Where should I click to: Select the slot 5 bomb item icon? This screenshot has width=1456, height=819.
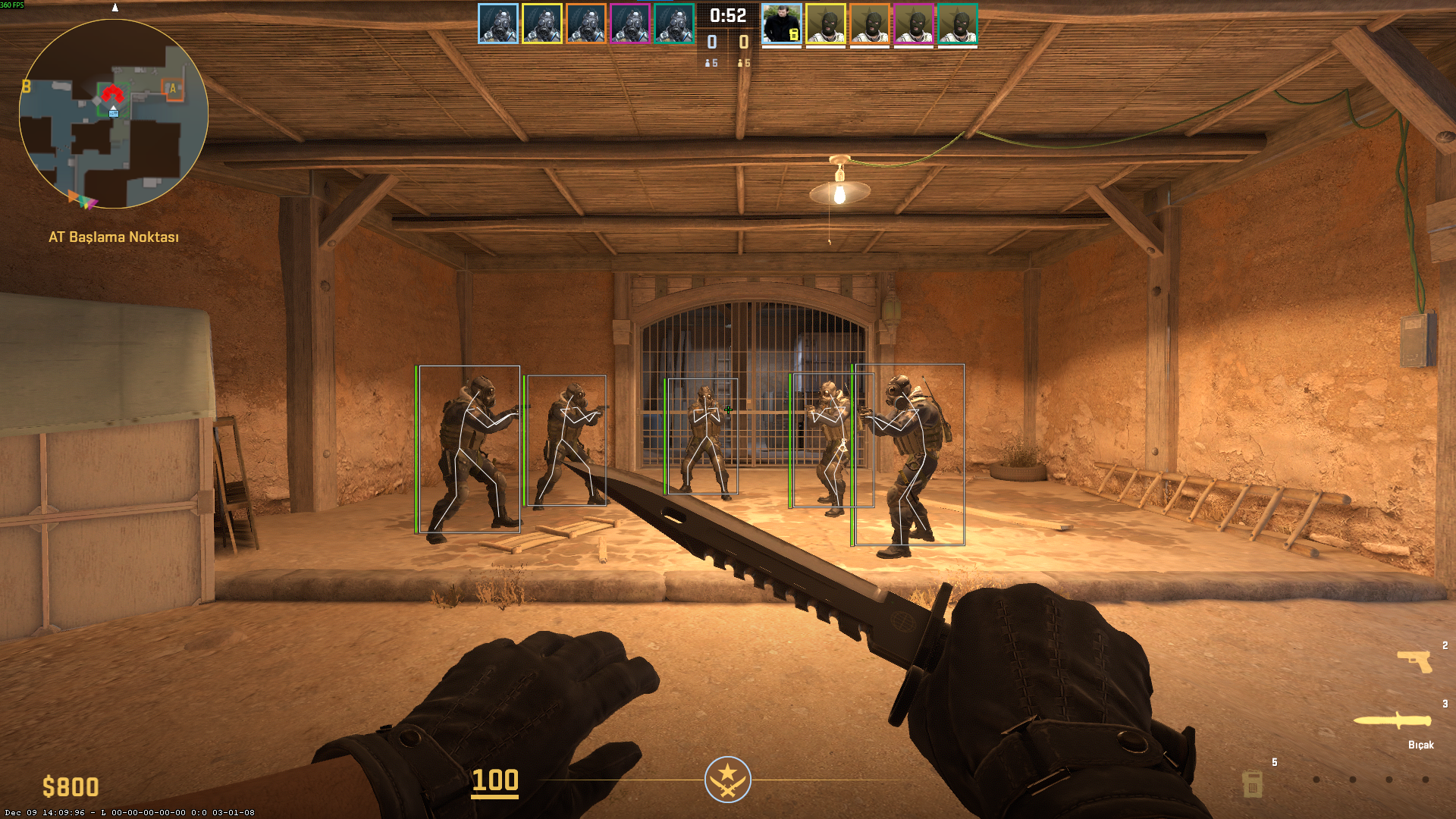[1253, 783]
